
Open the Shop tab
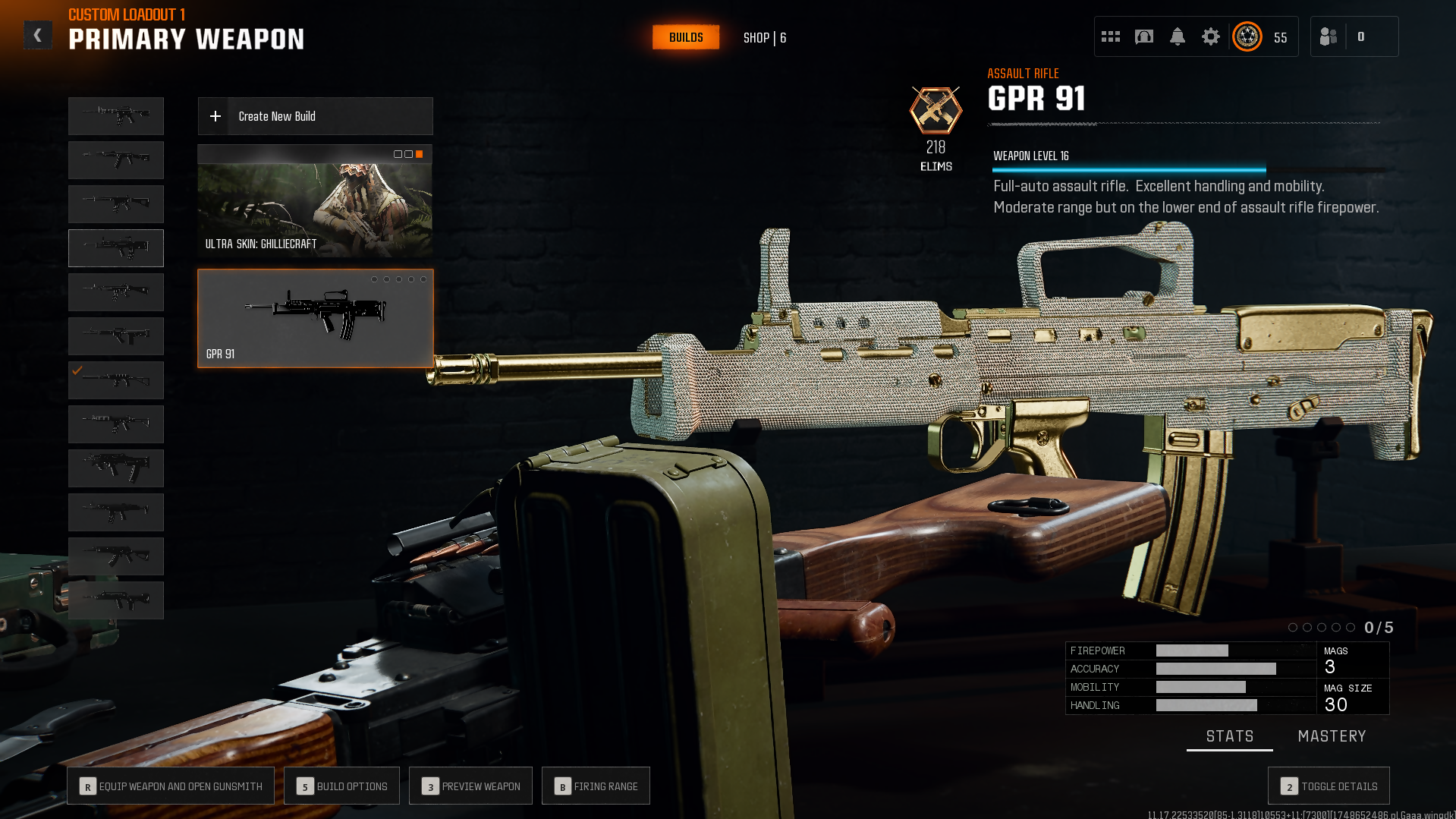(x=764, y=38)
